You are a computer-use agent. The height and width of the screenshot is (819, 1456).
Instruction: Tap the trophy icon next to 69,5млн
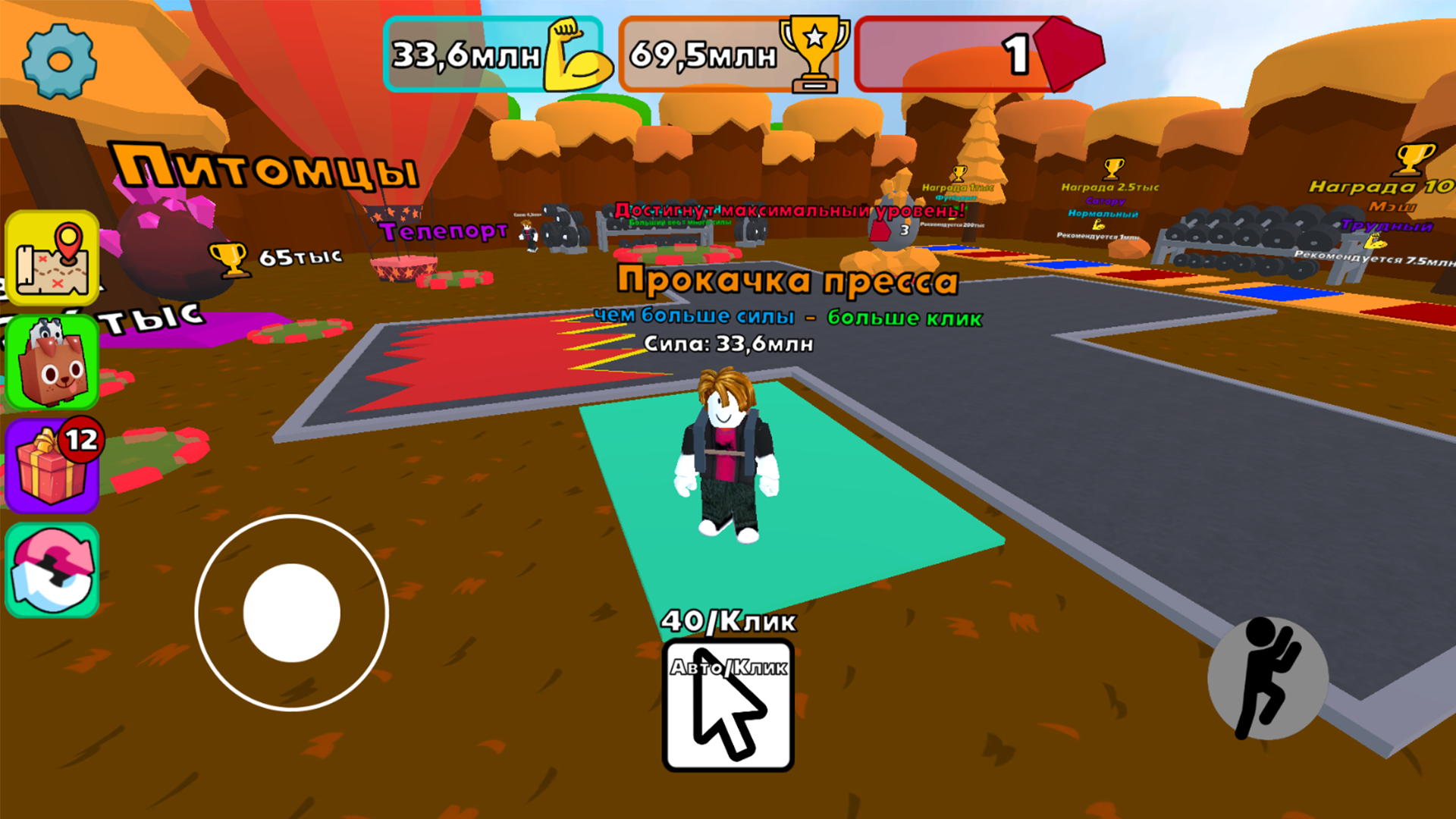815,53
